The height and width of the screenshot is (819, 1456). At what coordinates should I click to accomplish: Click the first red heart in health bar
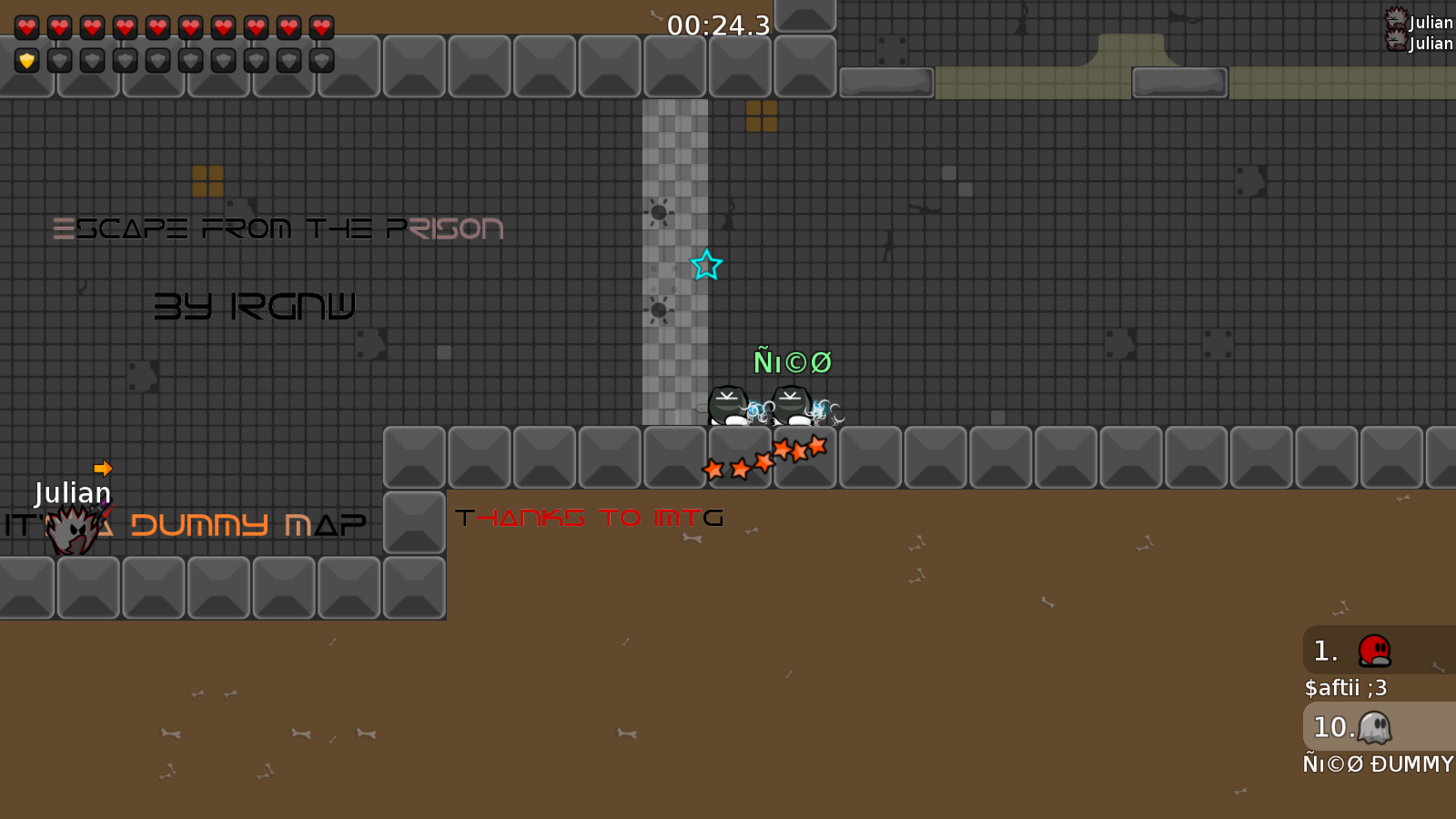point(27,25)
